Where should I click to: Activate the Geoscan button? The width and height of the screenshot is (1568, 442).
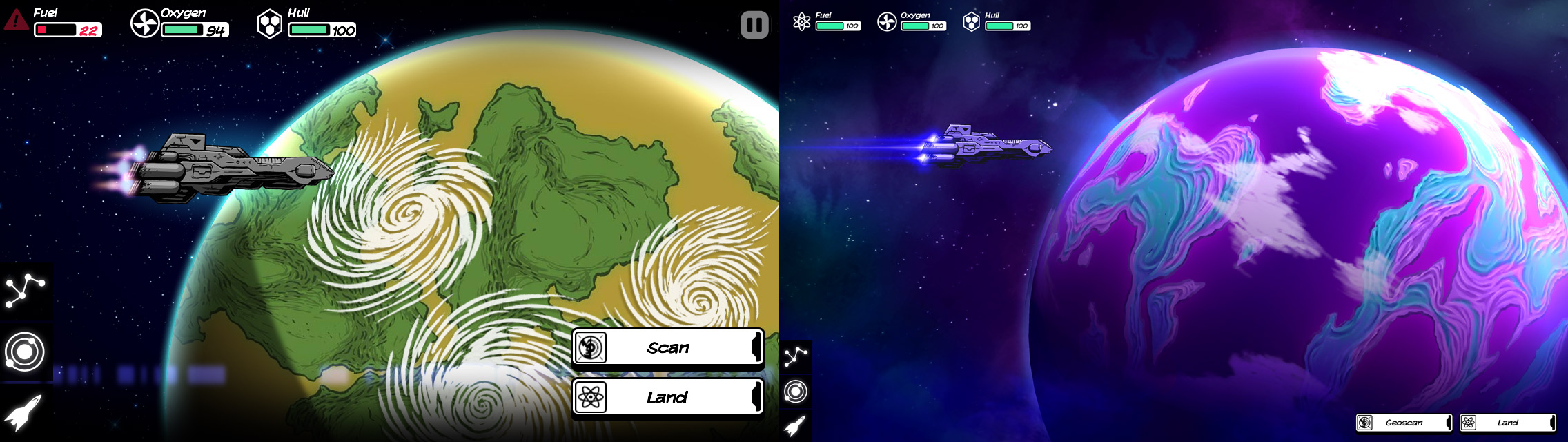point(1404,423)
